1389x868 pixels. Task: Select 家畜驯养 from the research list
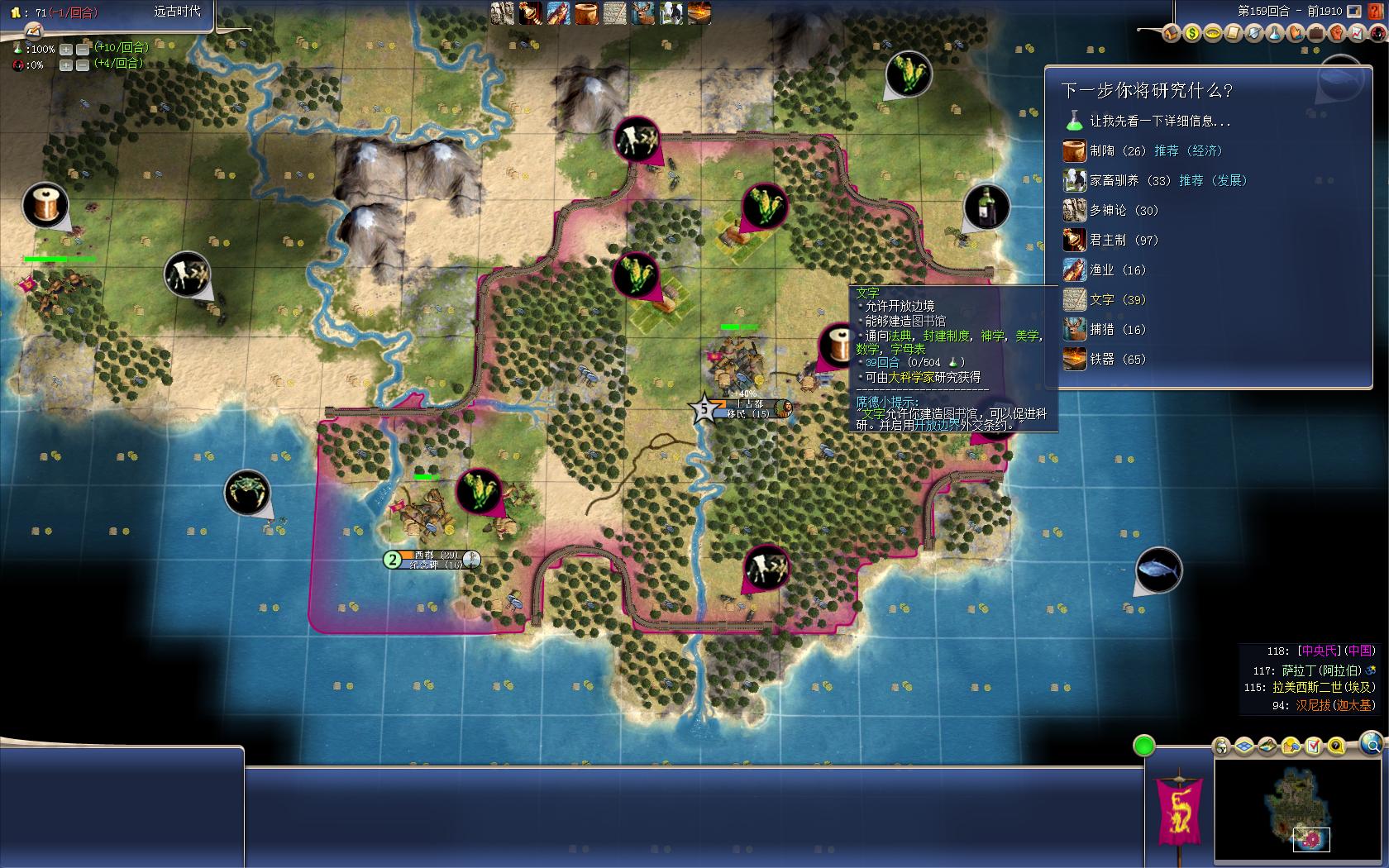tap(1114, 181)
